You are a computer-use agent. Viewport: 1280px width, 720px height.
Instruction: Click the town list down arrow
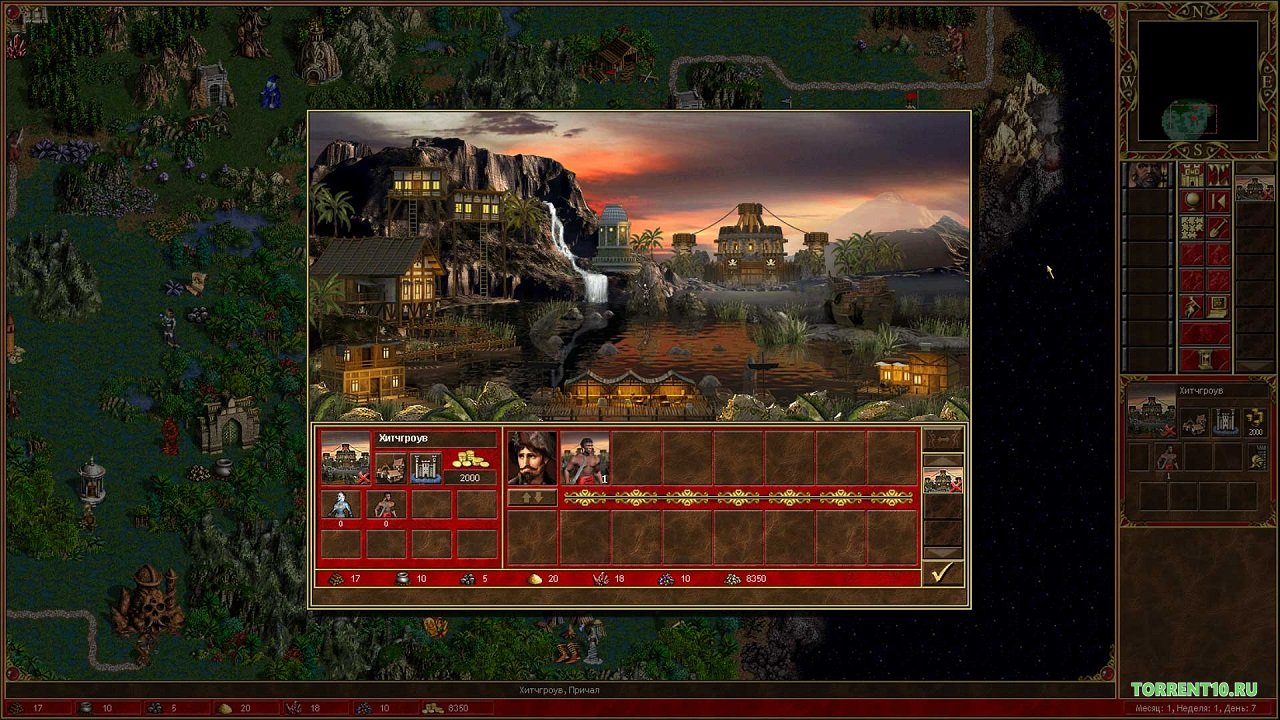942,552
